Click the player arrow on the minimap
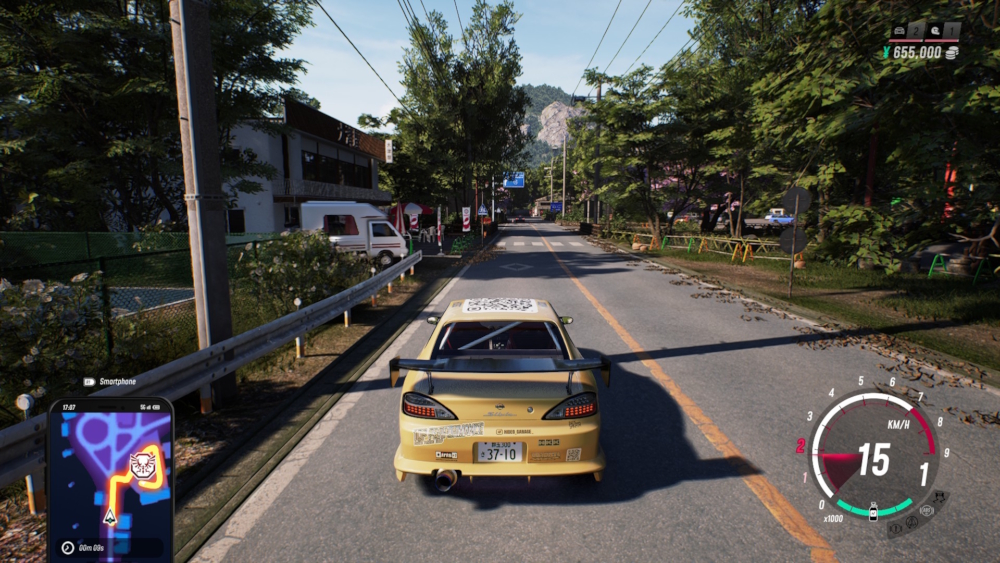This screenshot has width=1000, height=563. pyautogui.click(x=109, y=516)
